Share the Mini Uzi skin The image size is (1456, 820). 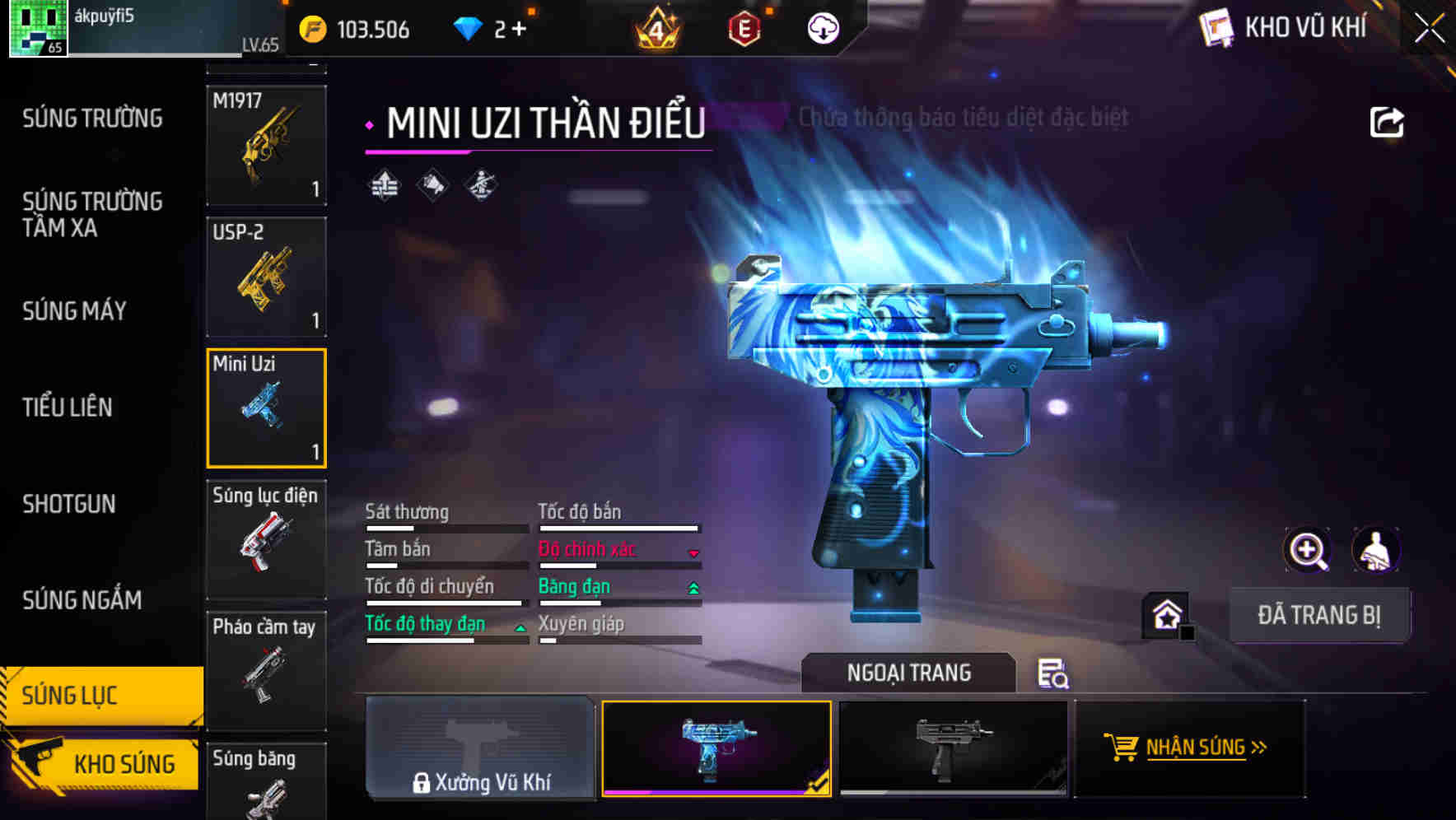pos(1386,123)
